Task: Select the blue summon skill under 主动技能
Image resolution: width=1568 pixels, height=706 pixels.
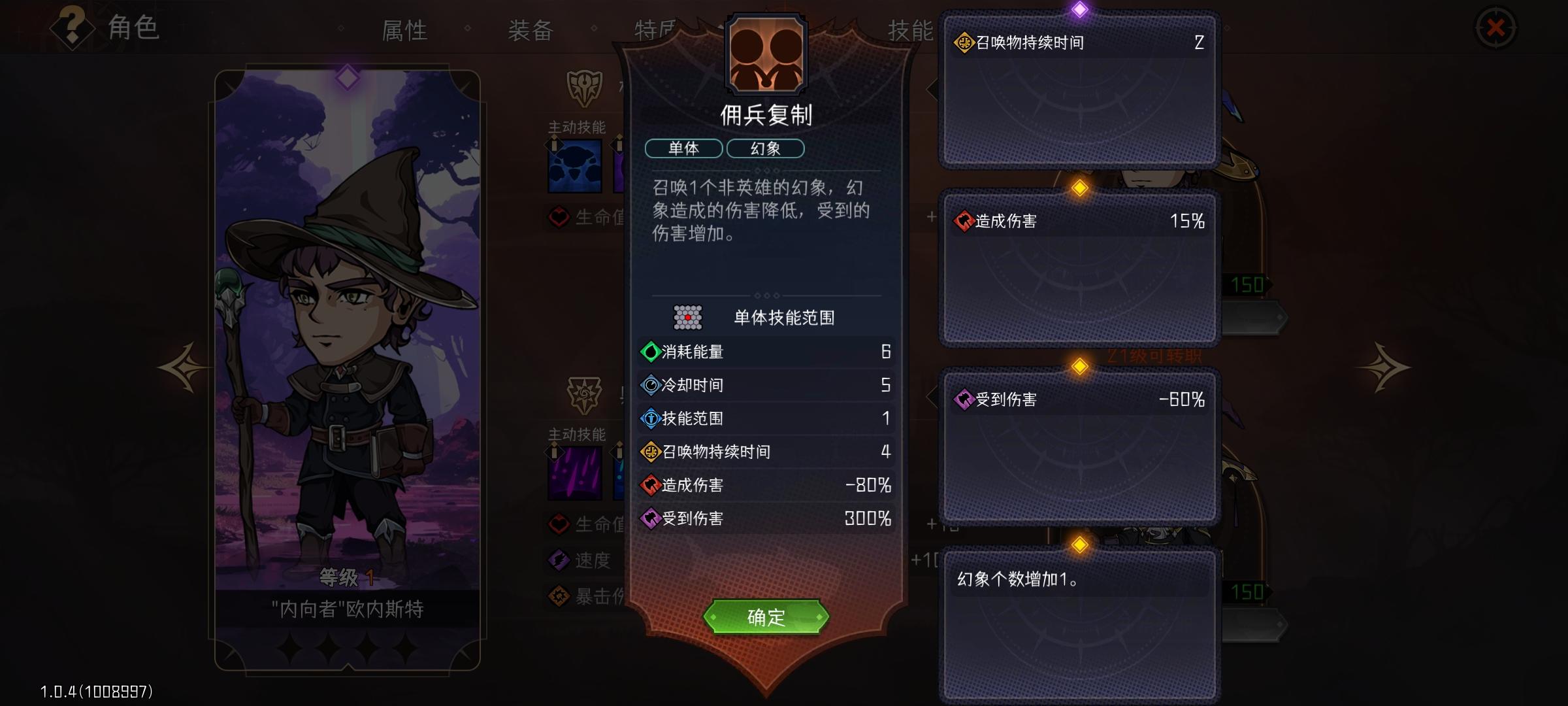Action: click(575, 166)
